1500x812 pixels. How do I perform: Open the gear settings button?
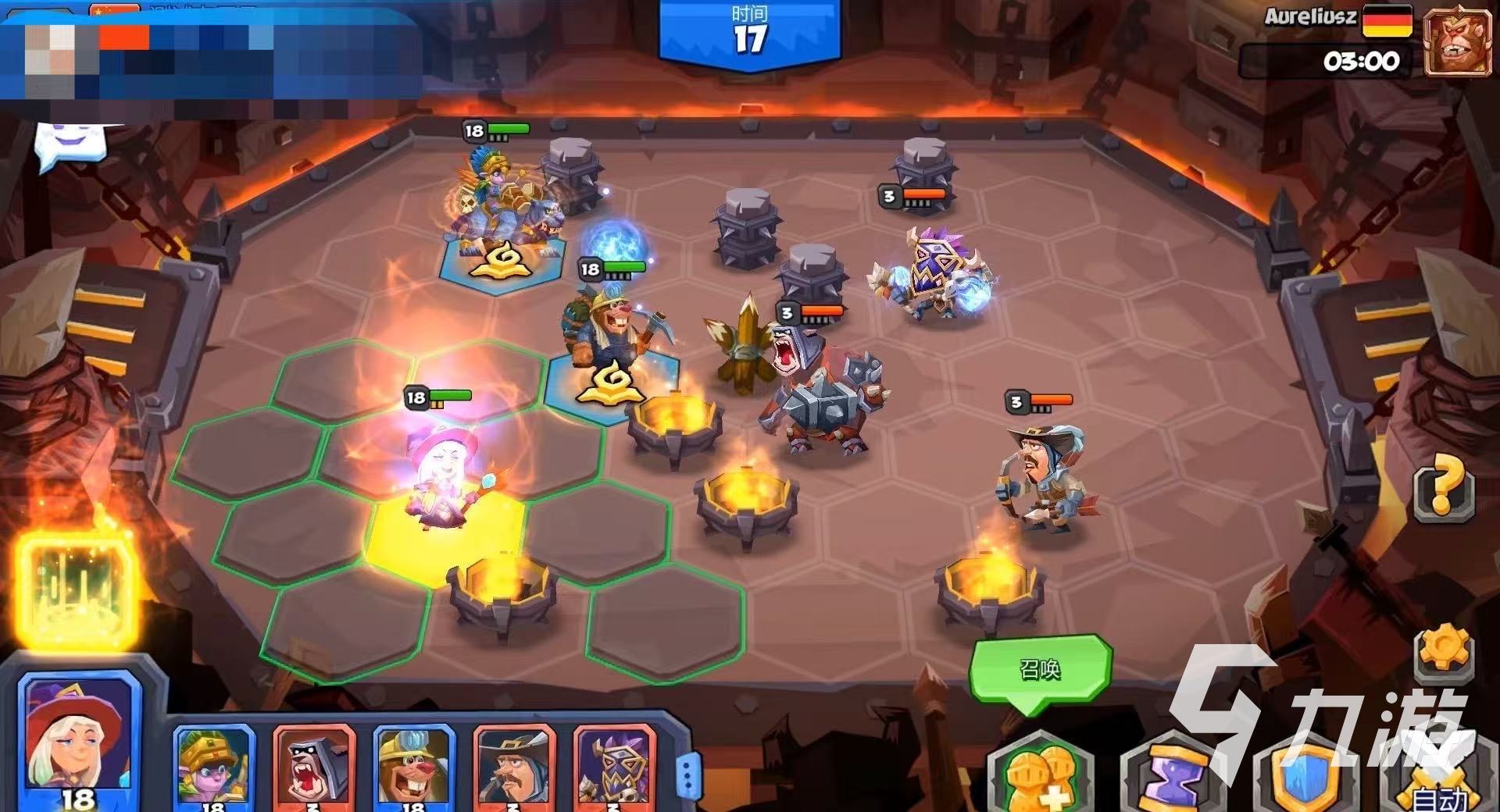tap(1443, 652)
